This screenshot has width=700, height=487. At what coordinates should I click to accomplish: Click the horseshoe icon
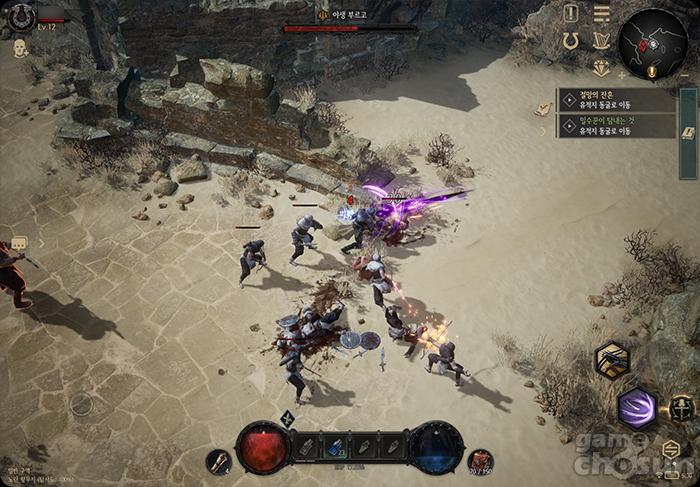click(571, 41)
